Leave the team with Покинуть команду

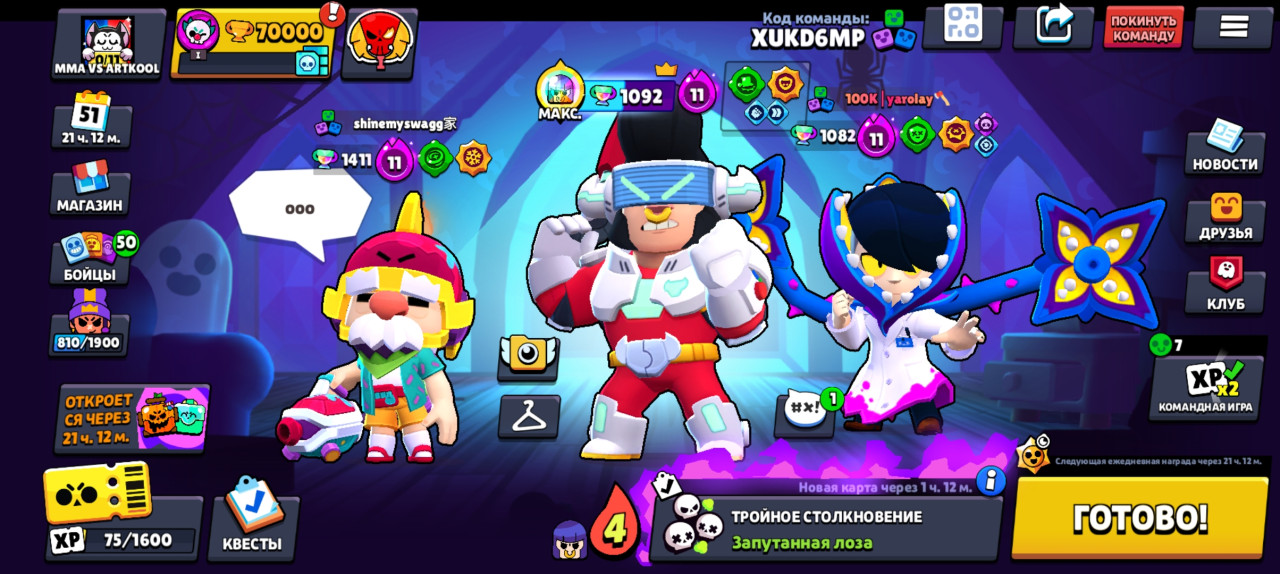click(x=1143, y=28)
